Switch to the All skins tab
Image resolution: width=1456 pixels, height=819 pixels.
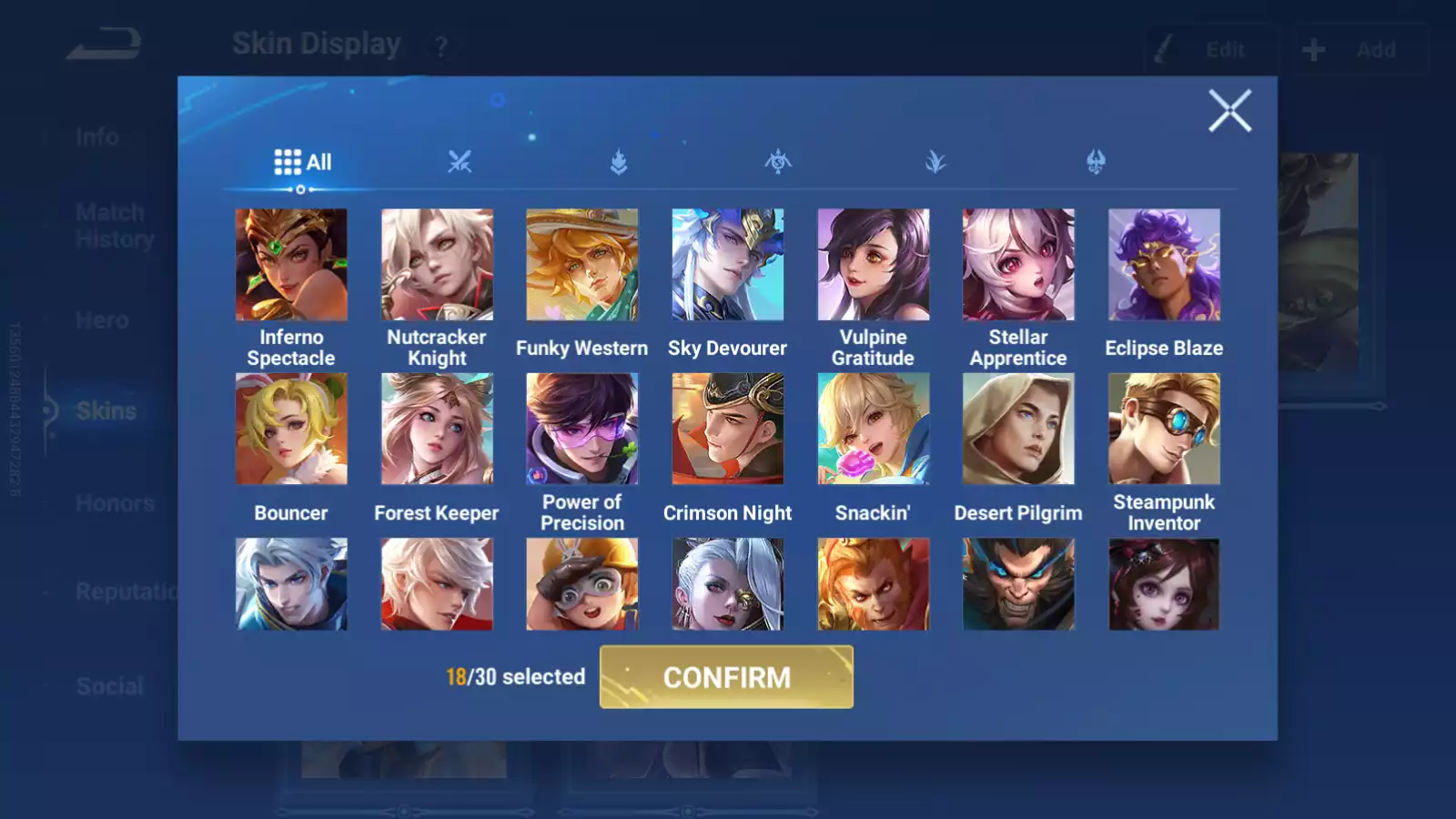point(303,162)
